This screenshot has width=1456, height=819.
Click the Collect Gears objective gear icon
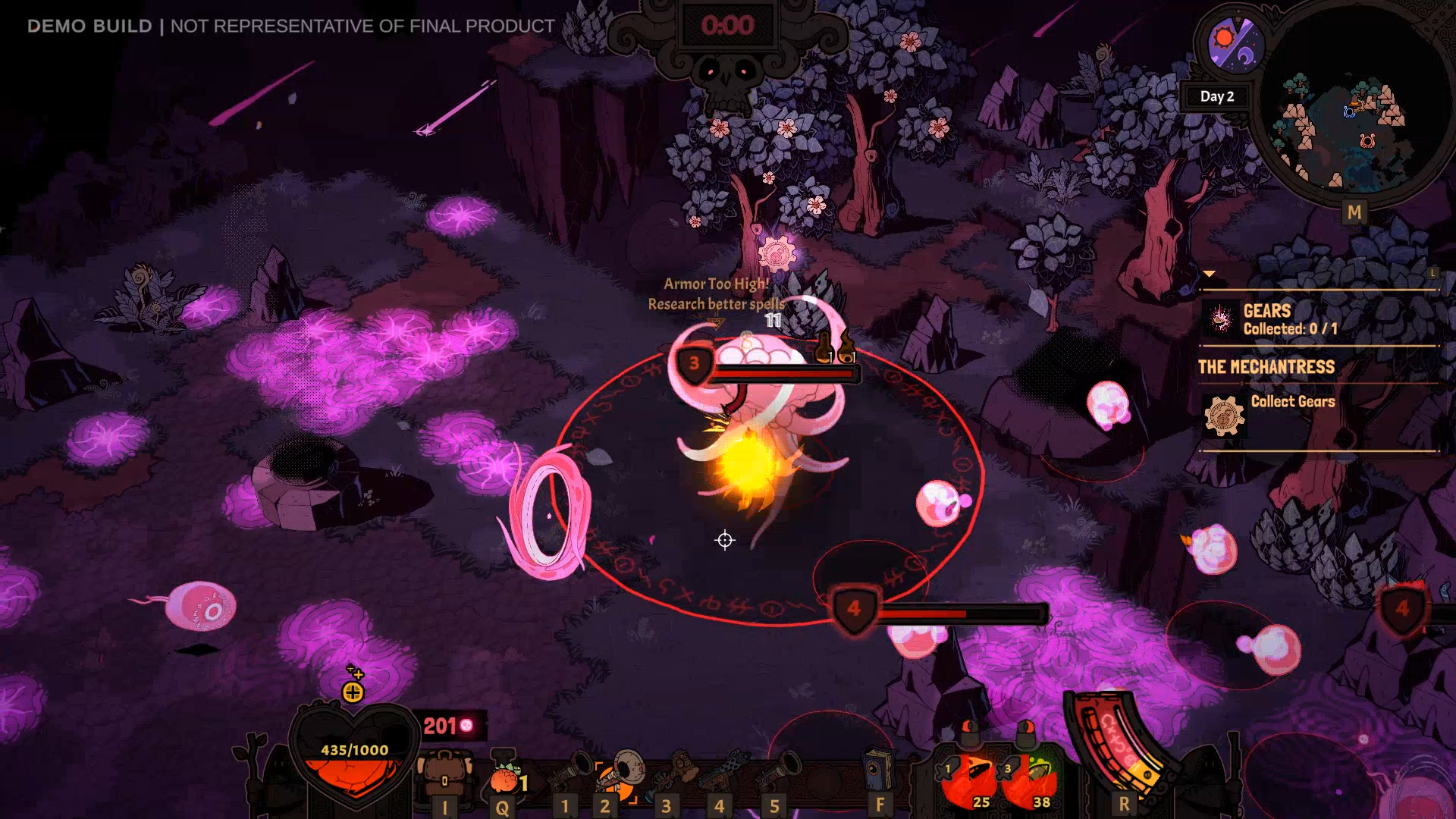click(1222, 416)
